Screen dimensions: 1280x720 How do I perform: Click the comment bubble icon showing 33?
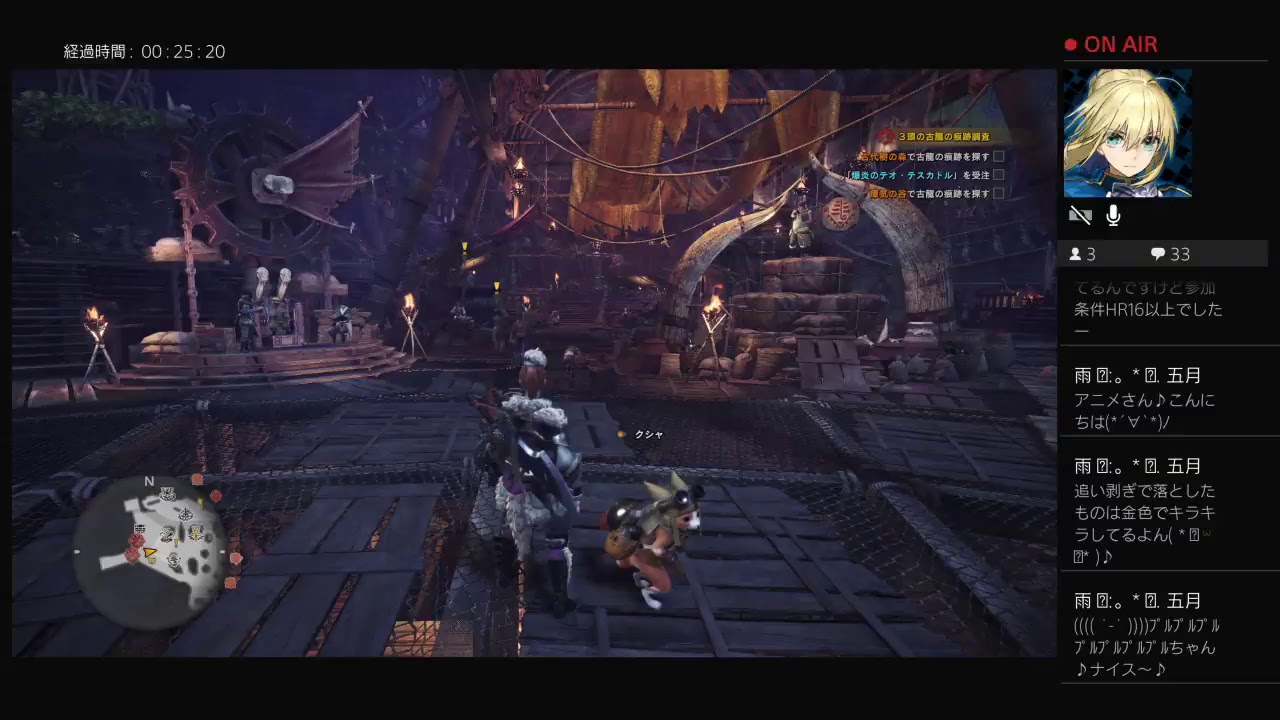pyautogui.click(x=1158, y=254)
